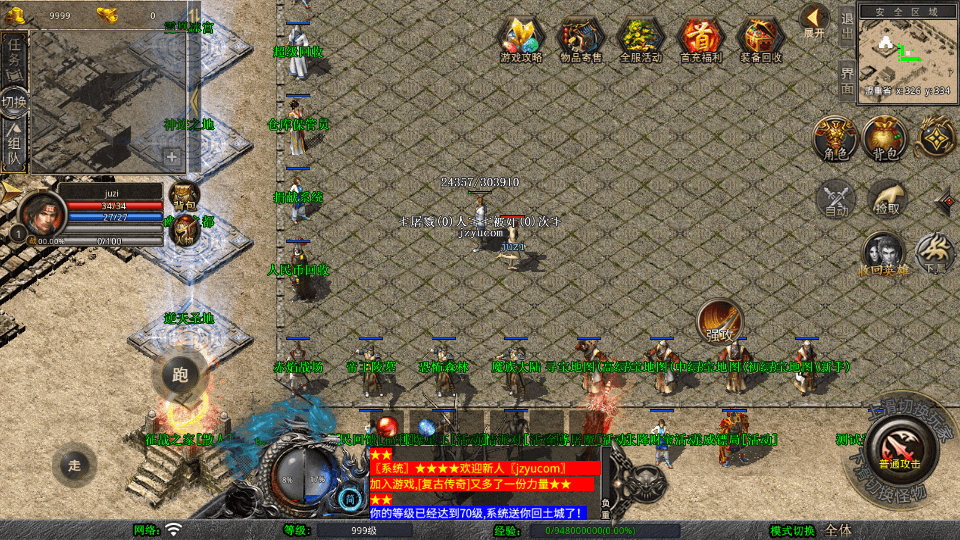Image resolution: width=960 pixels, height=540 pixels.
Task: Open the 角色 character sheet
Action: [834, 137]
